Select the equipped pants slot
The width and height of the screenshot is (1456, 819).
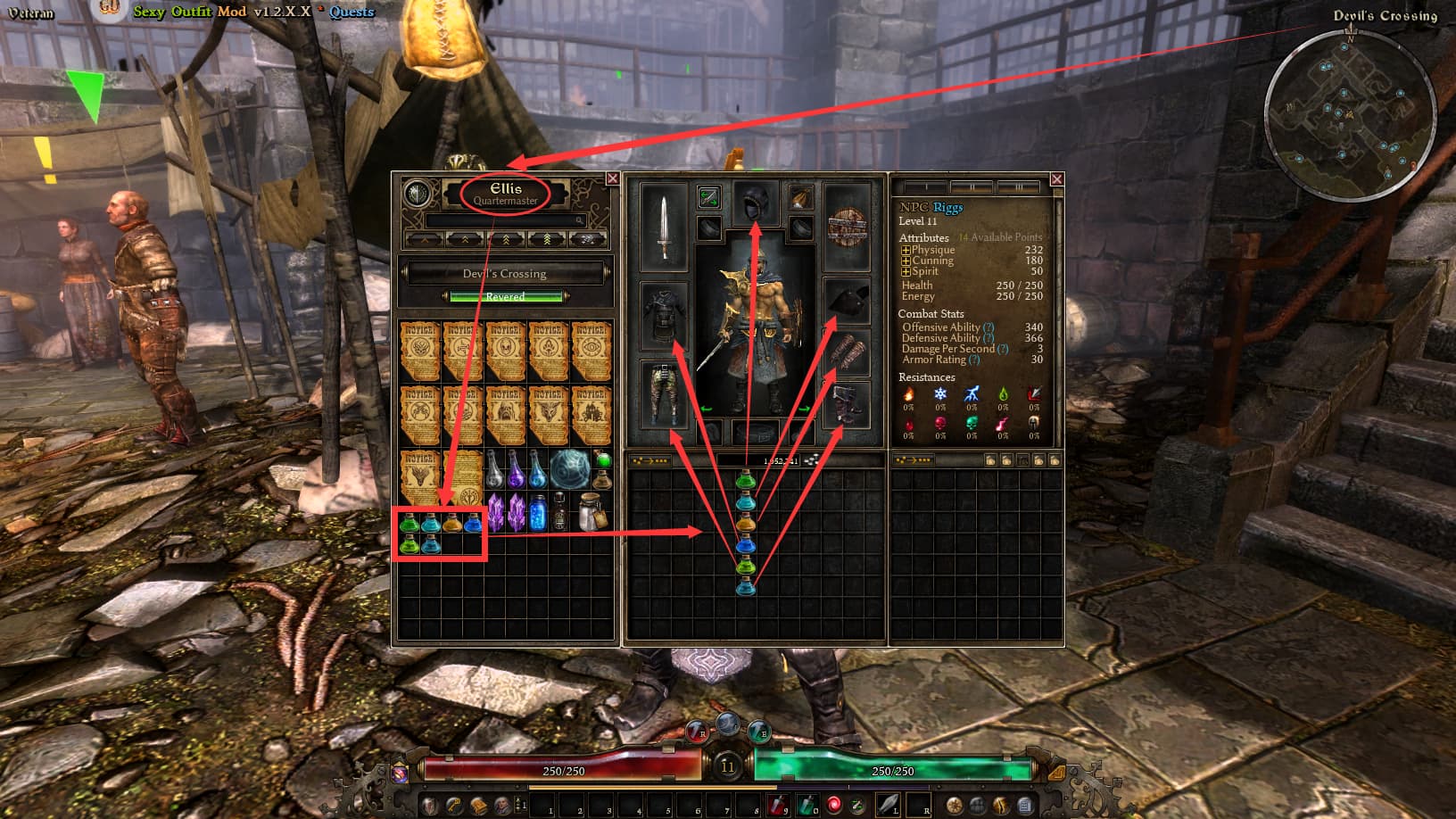click(664, 393)
